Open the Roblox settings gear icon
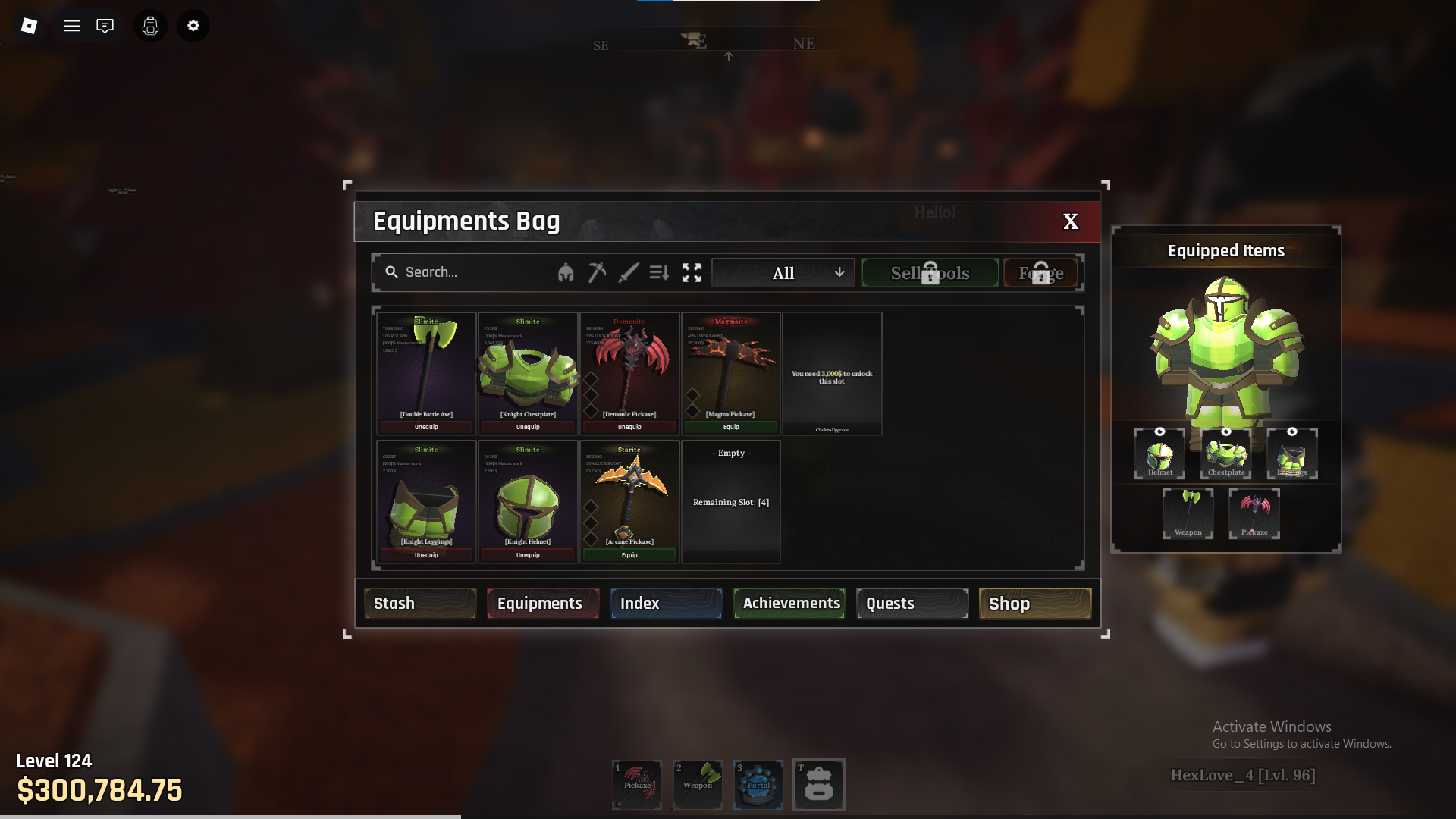1456x819 pixels. point(193,26)
